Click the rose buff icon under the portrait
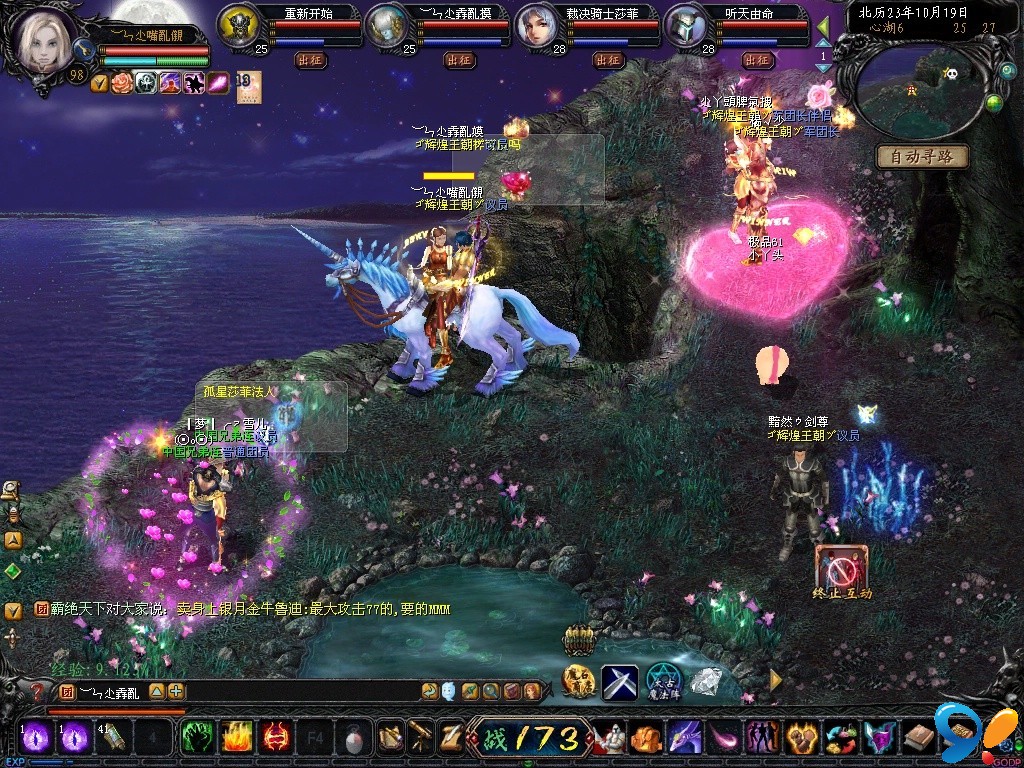 [122, 83]
